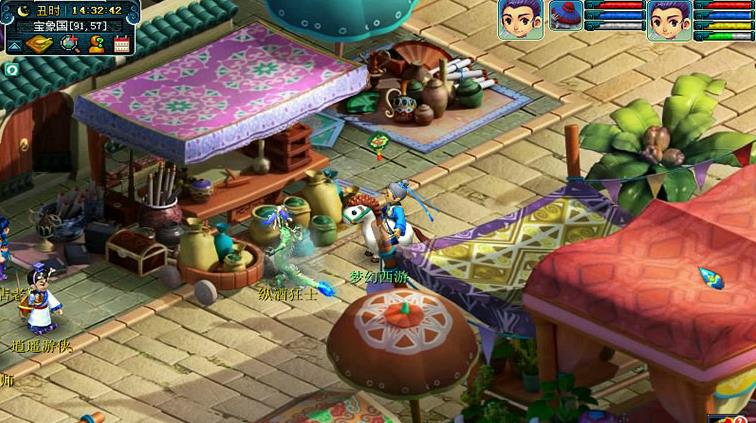The height and width of the screenshot is (423, 756).
Task: Click the rightmost character portrait with four bars
Action: pos(668,20)
